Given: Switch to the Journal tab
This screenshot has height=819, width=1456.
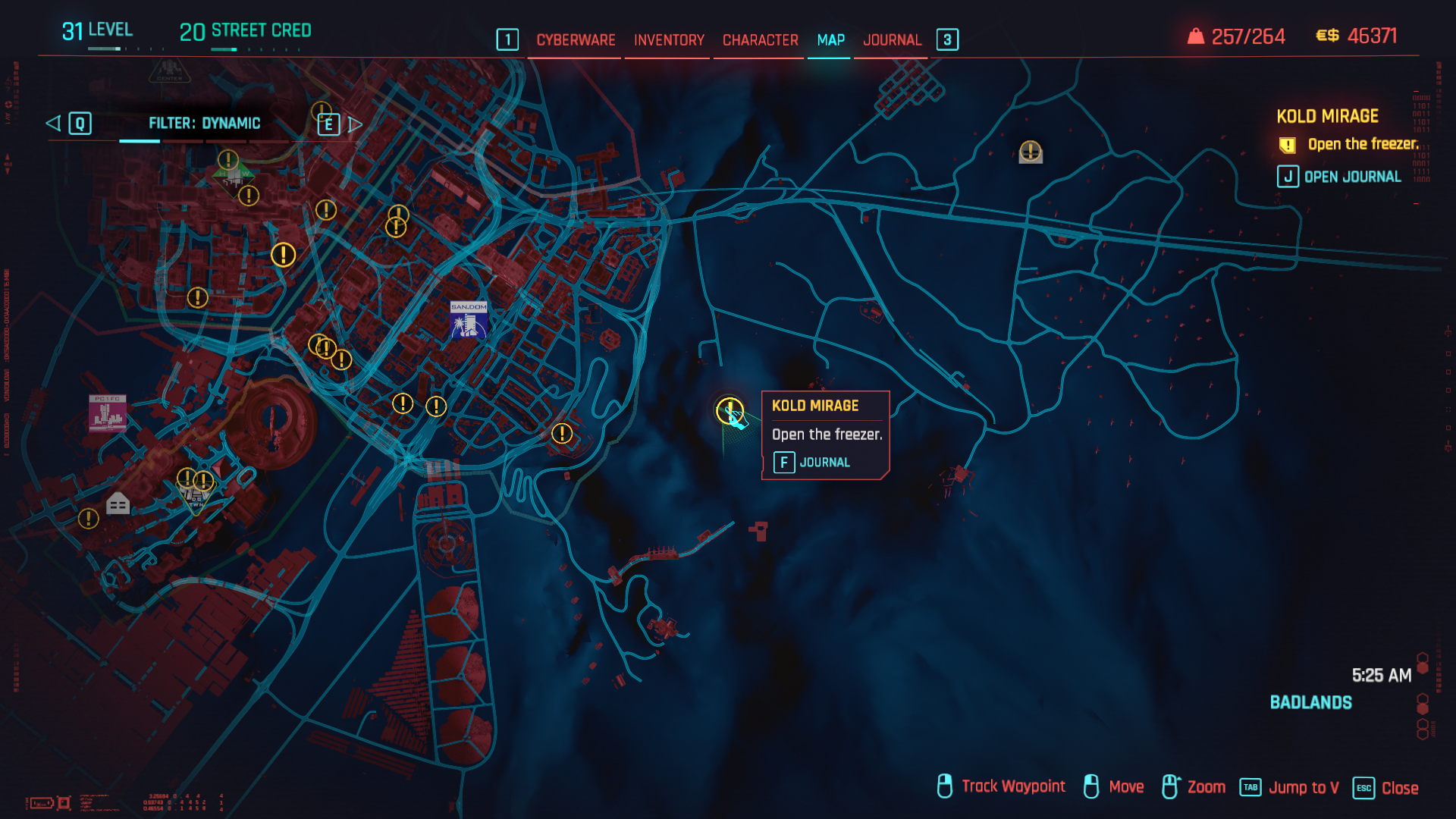Looking at the screenshot, I should click(x=893, y=39).
